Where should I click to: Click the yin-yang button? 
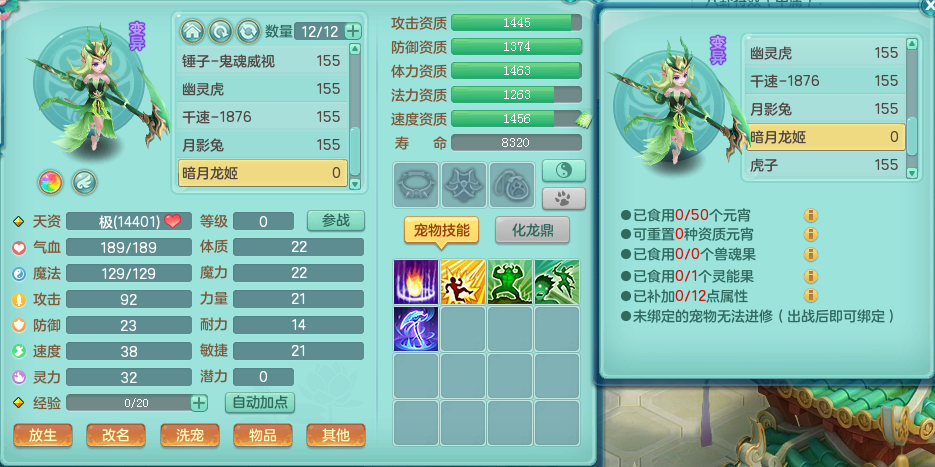pyautogui.click(x=563, y=171)
